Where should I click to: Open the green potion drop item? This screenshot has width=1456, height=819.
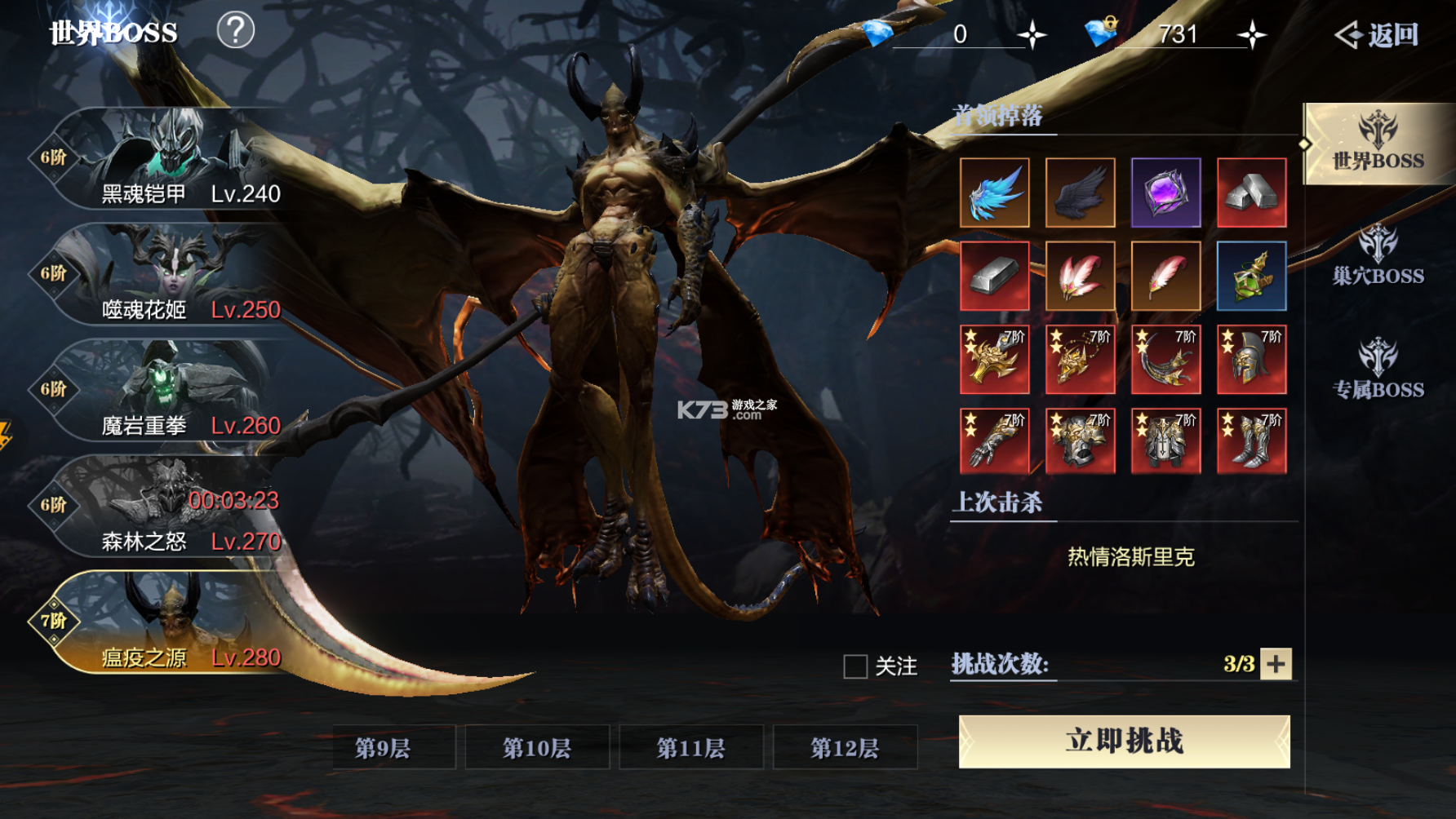1251,276
